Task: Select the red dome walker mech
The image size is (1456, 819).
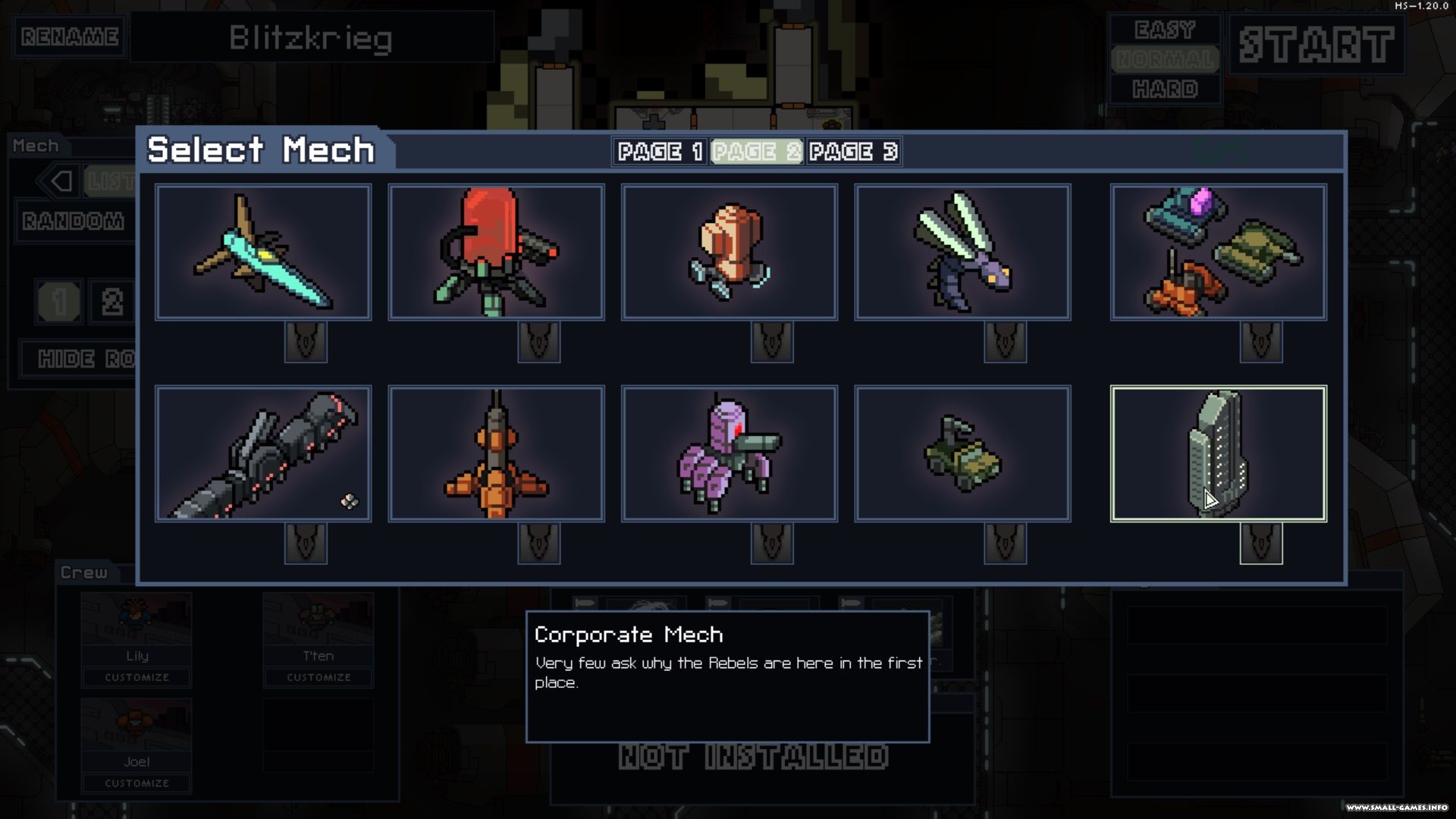Action: [496, 252]
